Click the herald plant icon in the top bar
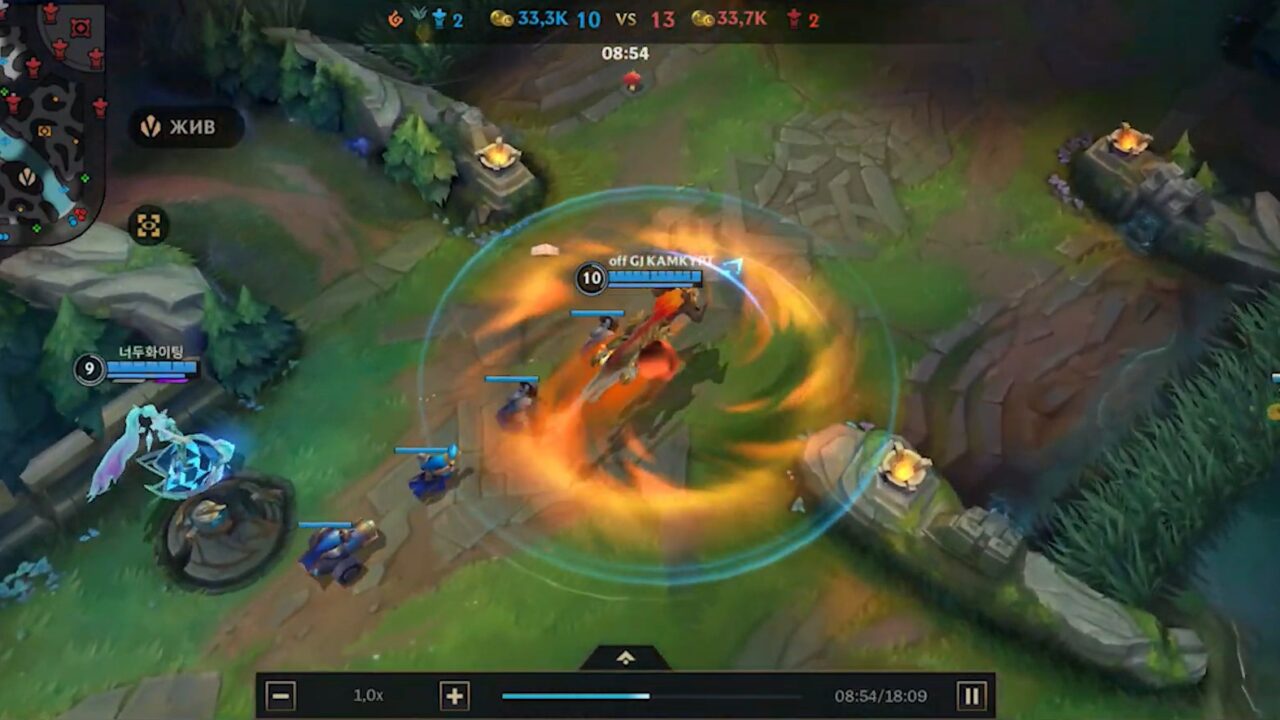 pos(417,16)
